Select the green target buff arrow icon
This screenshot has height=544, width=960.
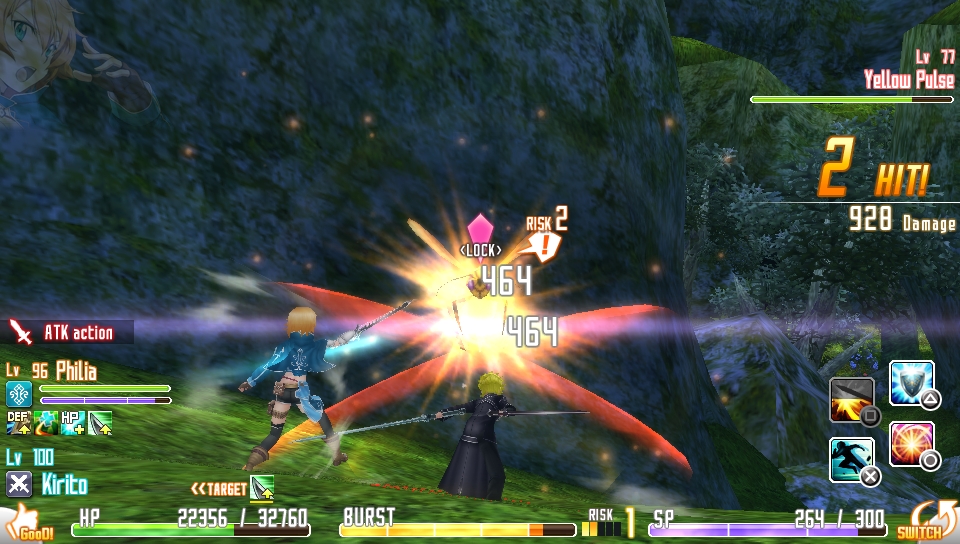pos(262,488)
